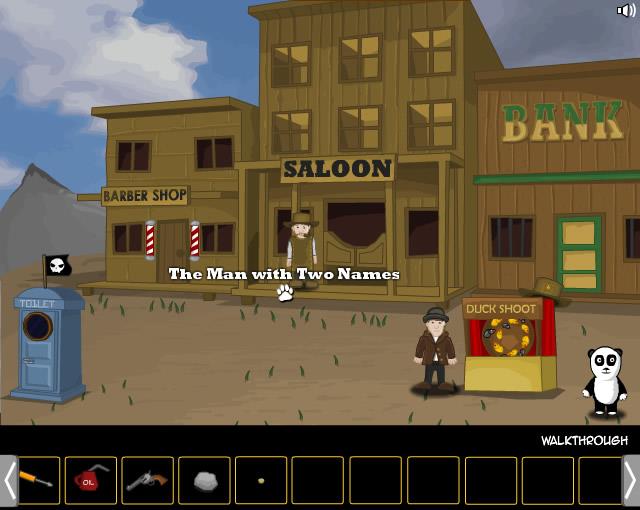Click the inventory left arrow
The width and height of the screenshot is (640, 510).
click(9, 480)
